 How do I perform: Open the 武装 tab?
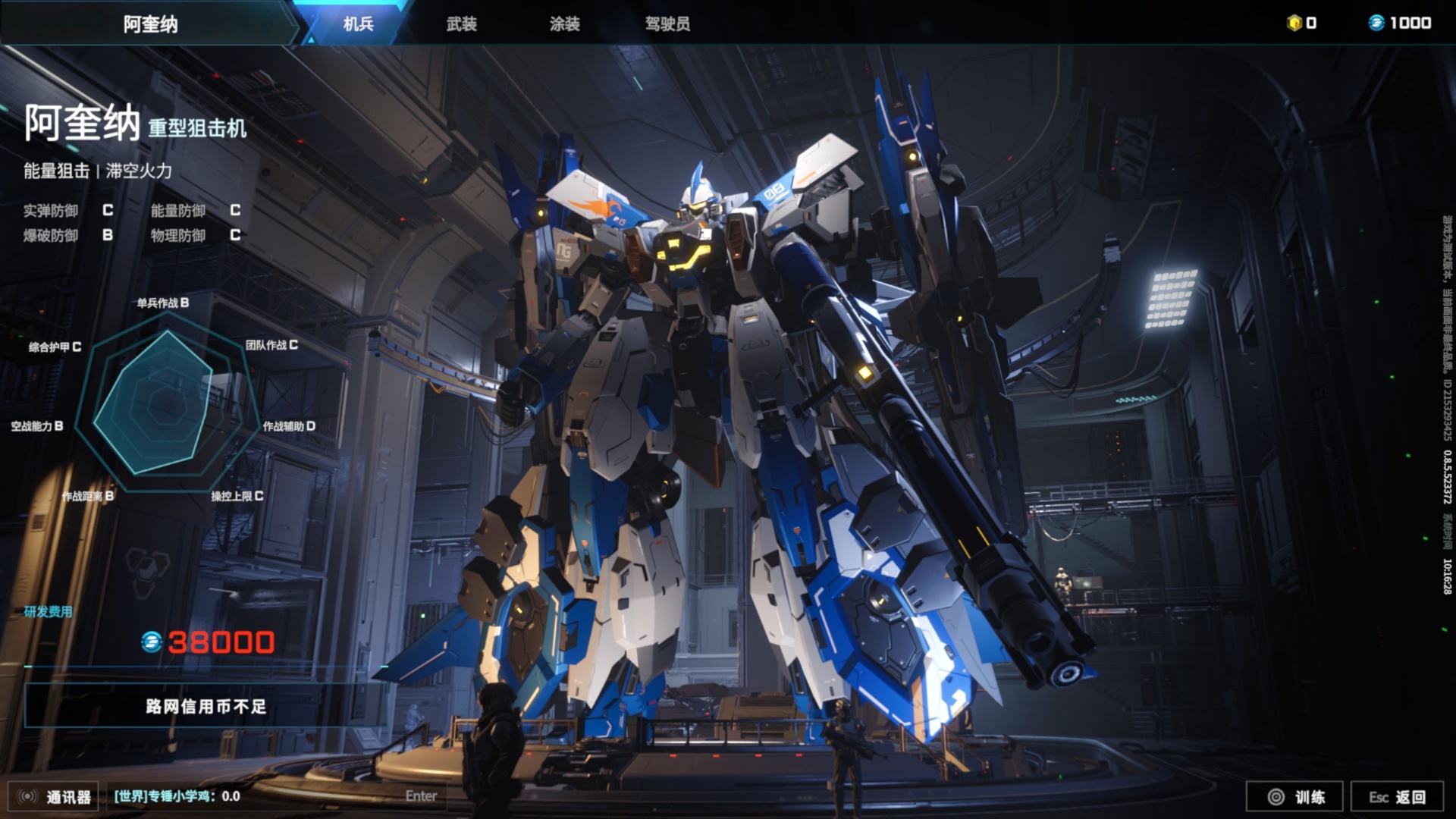click(x=461, y=24)
